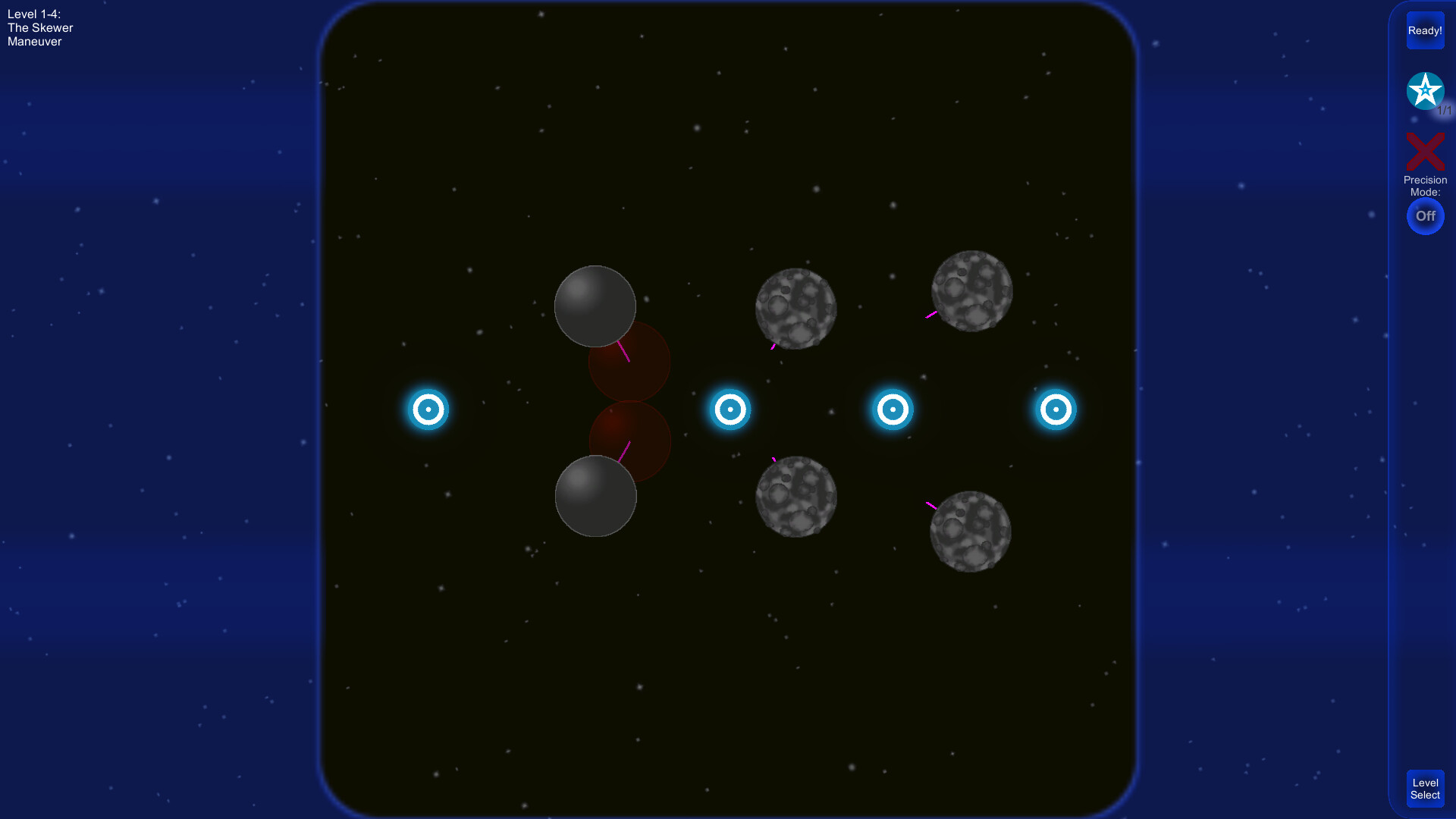Click the lower translucent red orb
This screenshot has width=1456, height=819.
pyautogui.click(x=629, y=442)
